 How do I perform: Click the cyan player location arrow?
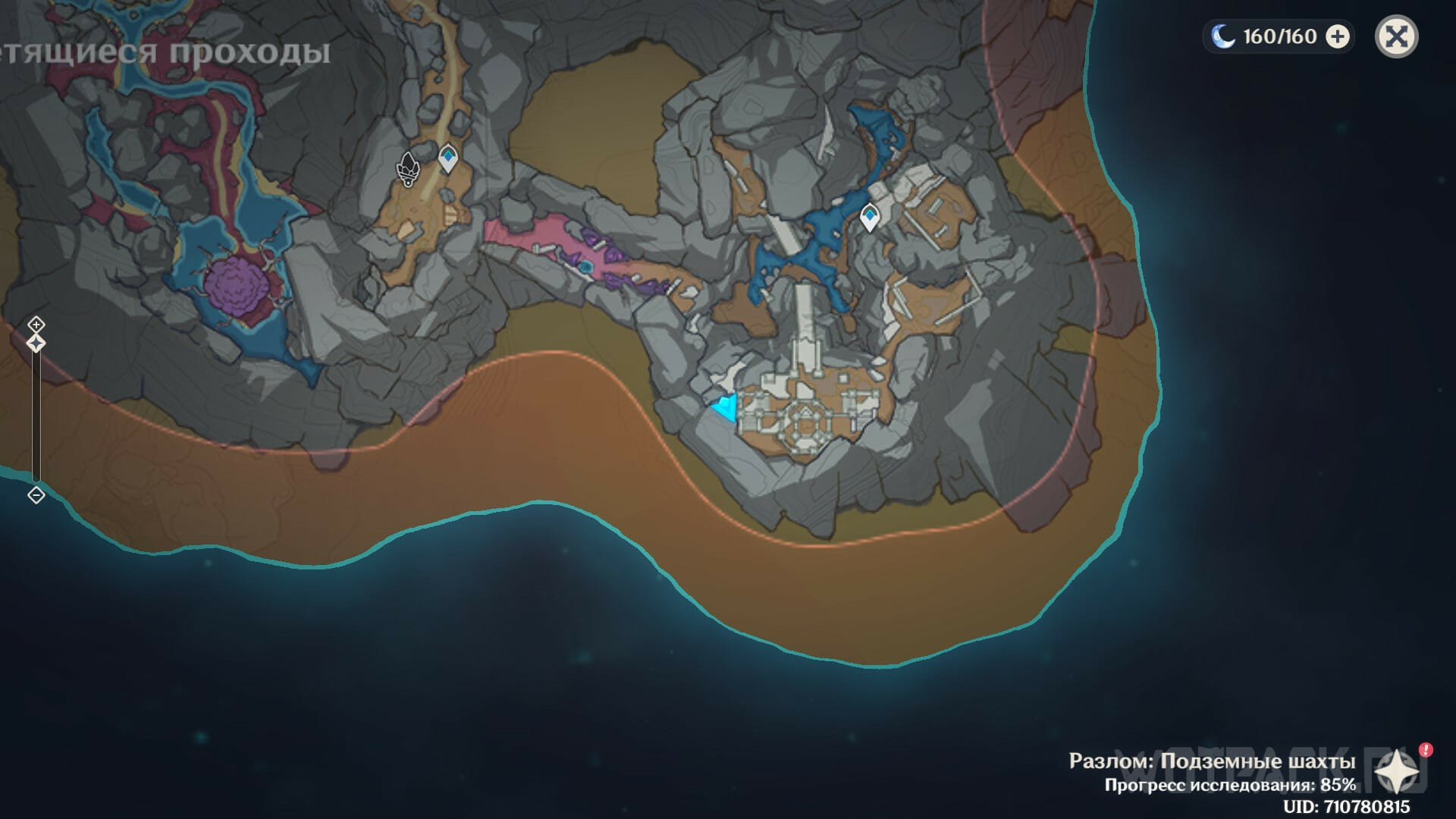coord(726,408)
